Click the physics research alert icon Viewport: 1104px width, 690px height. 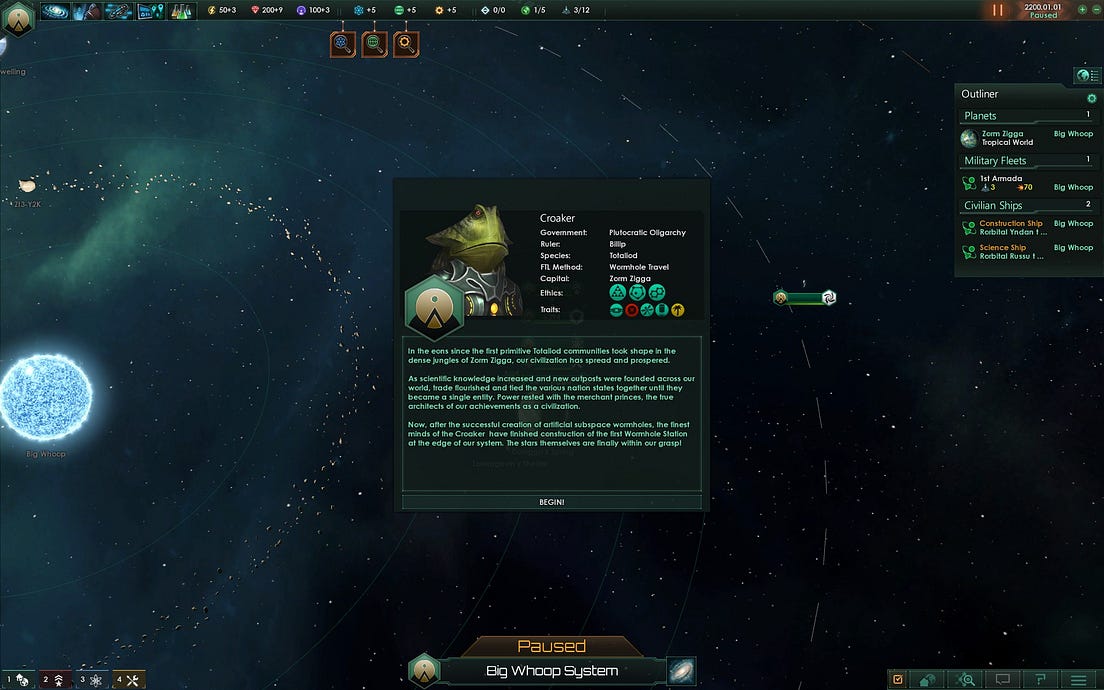(x=343, y=44)
